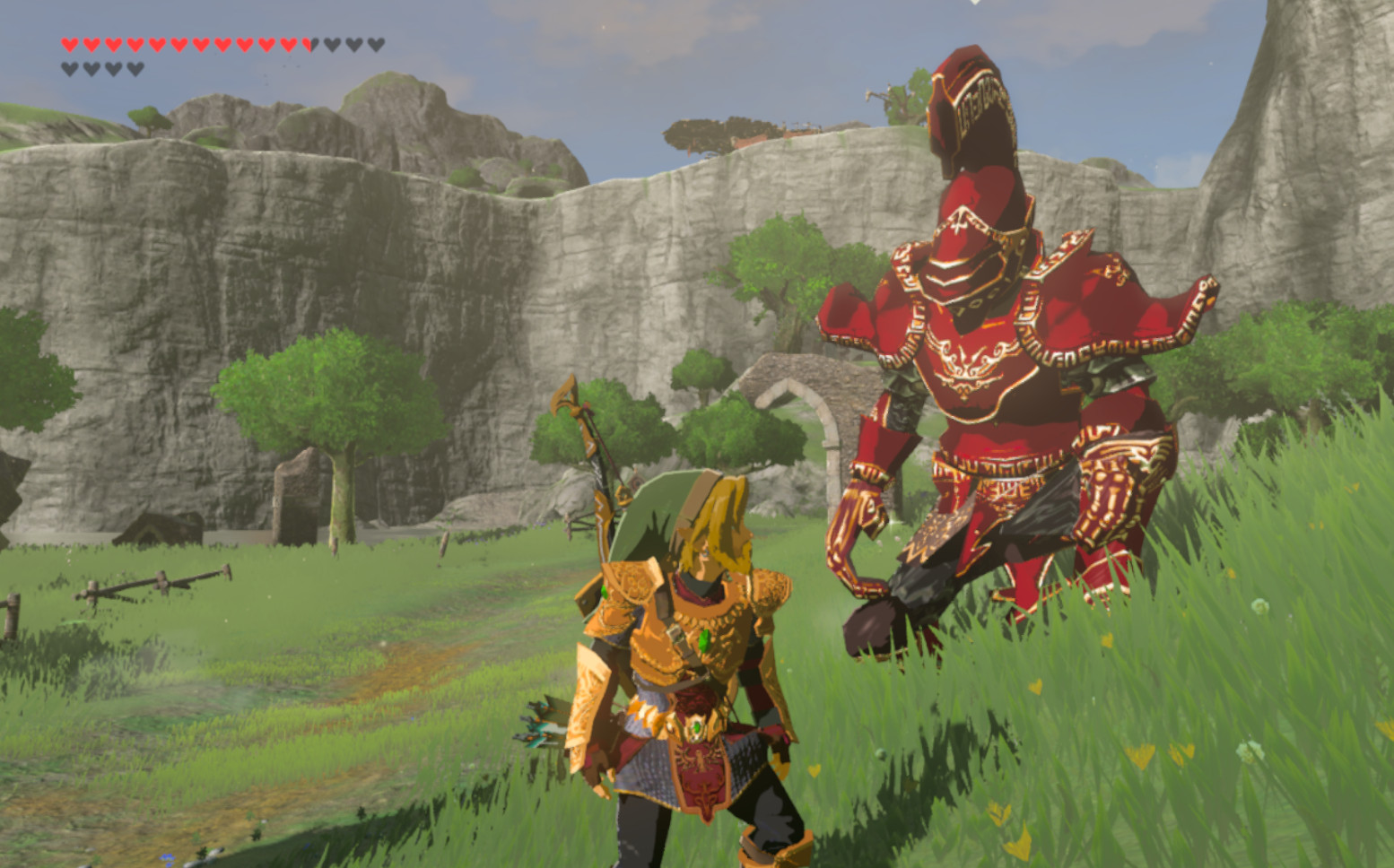Click the middle red heart in the top row
Screen dimensions: 1394x868
click(178, 44)
